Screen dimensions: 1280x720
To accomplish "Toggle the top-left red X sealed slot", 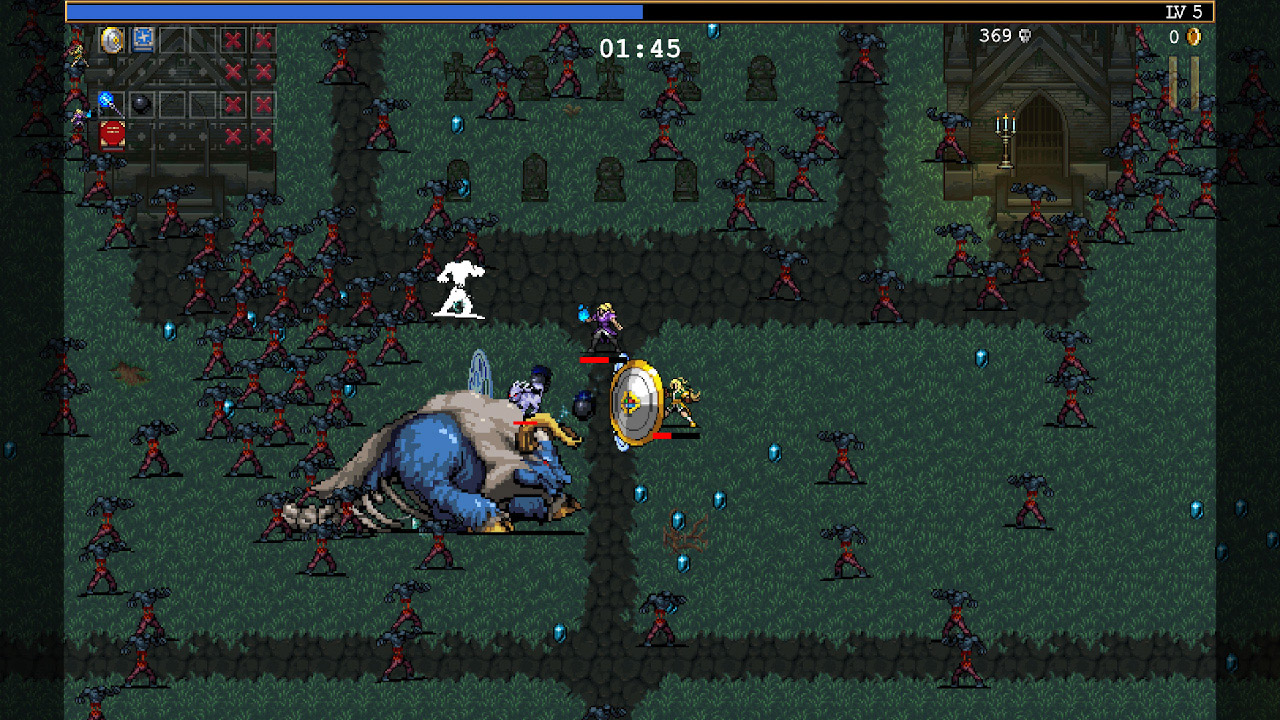I will pyautogui.click(x=232, y=38).
